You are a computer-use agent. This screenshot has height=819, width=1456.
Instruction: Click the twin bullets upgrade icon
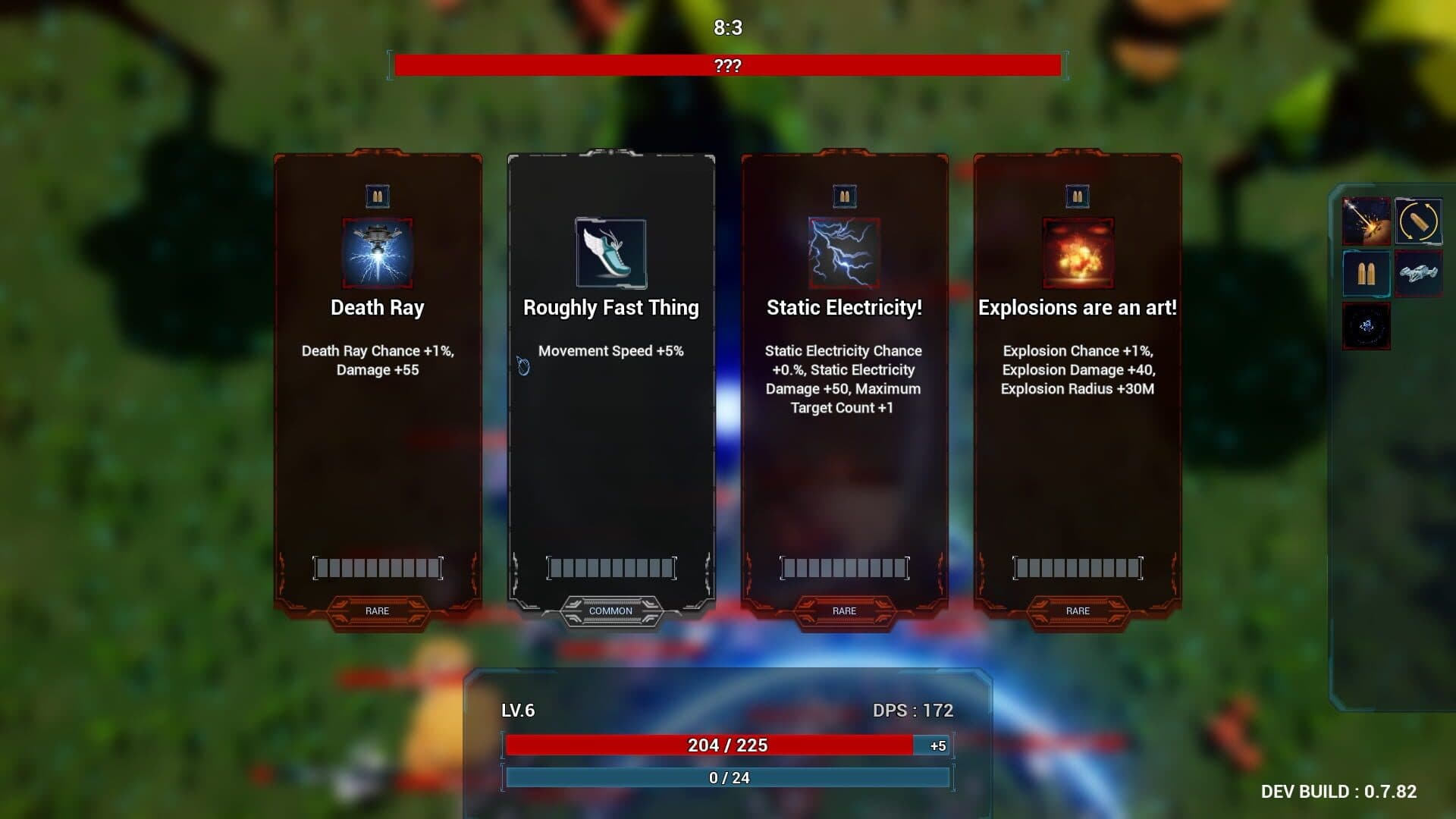(1366, 274)
